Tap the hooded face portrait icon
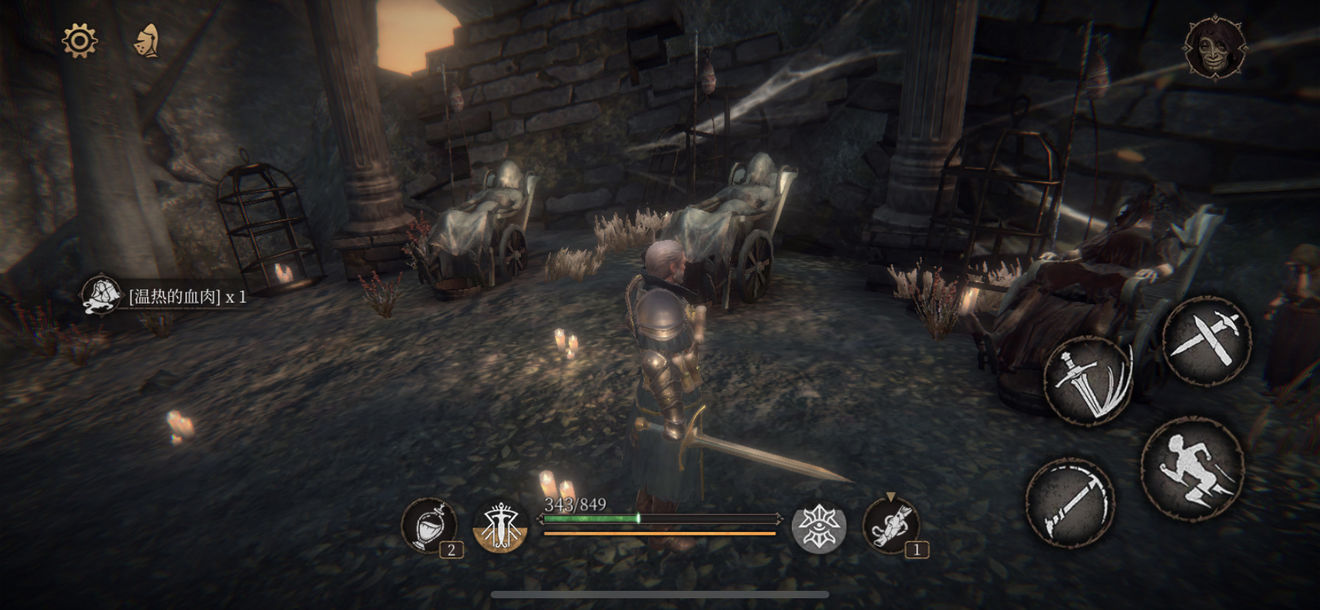 pyautogui.click(x=1215, y=48)
